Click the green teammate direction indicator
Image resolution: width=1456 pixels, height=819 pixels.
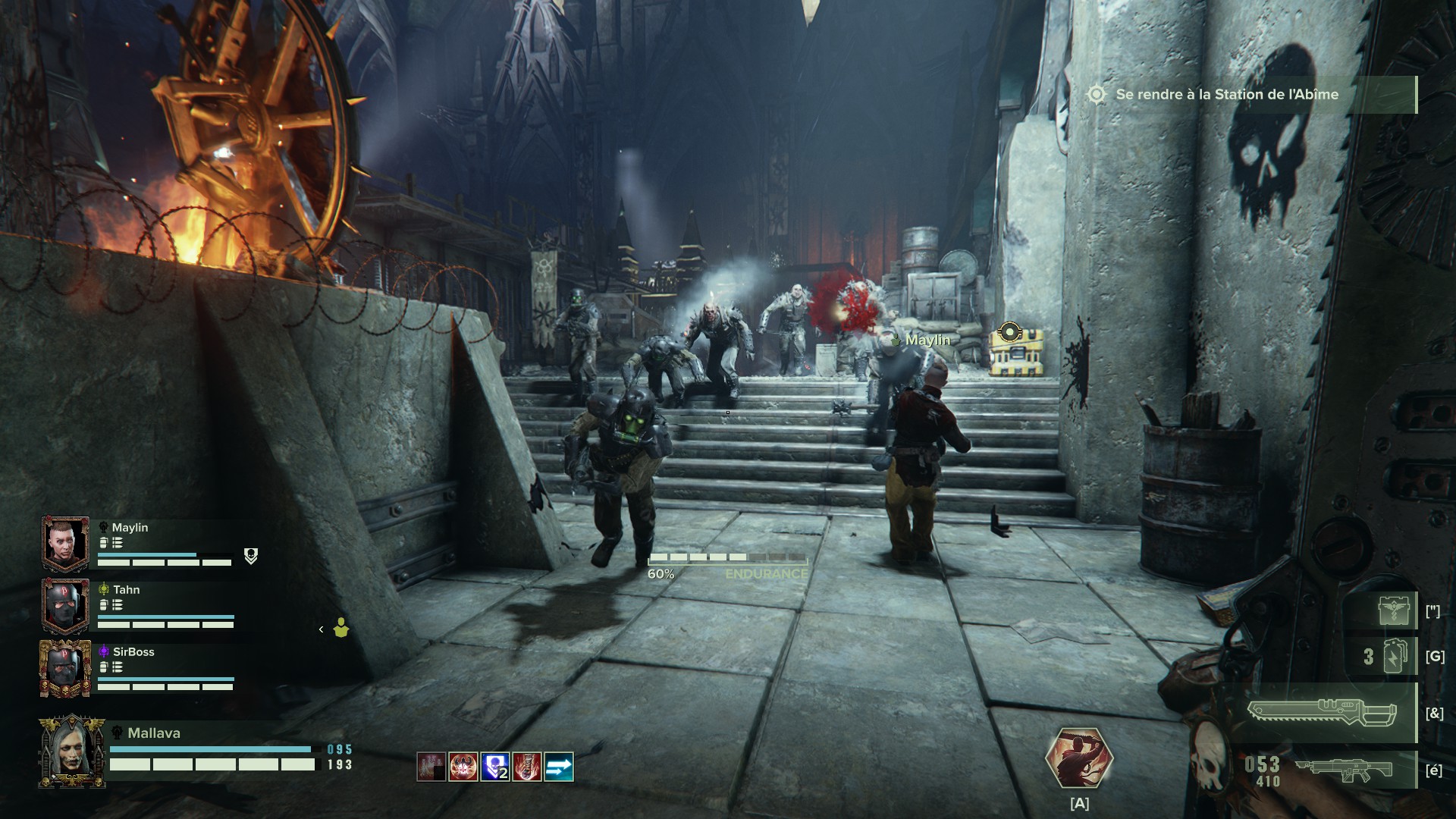[341, 628]
